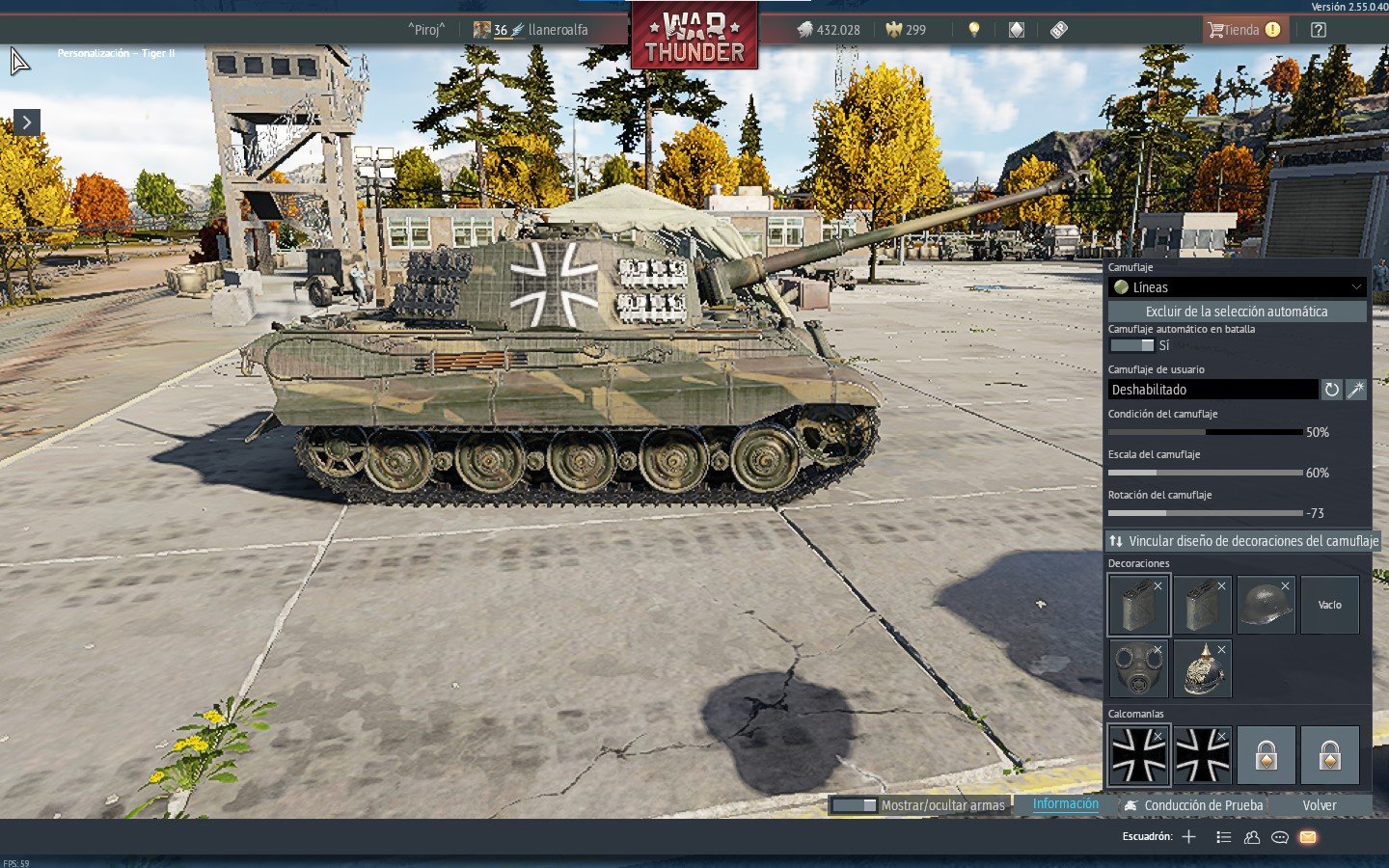Start Conducción de Prueba test drive
1389x868 pixels.
(x=1193, y=805)
